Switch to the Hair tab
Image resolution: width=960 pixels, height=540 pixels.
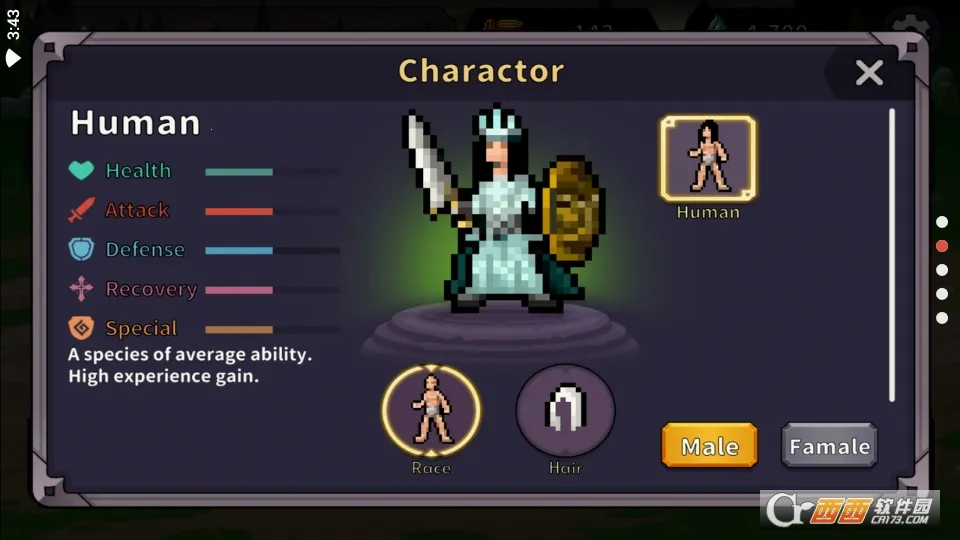click(x=565, y=411)
